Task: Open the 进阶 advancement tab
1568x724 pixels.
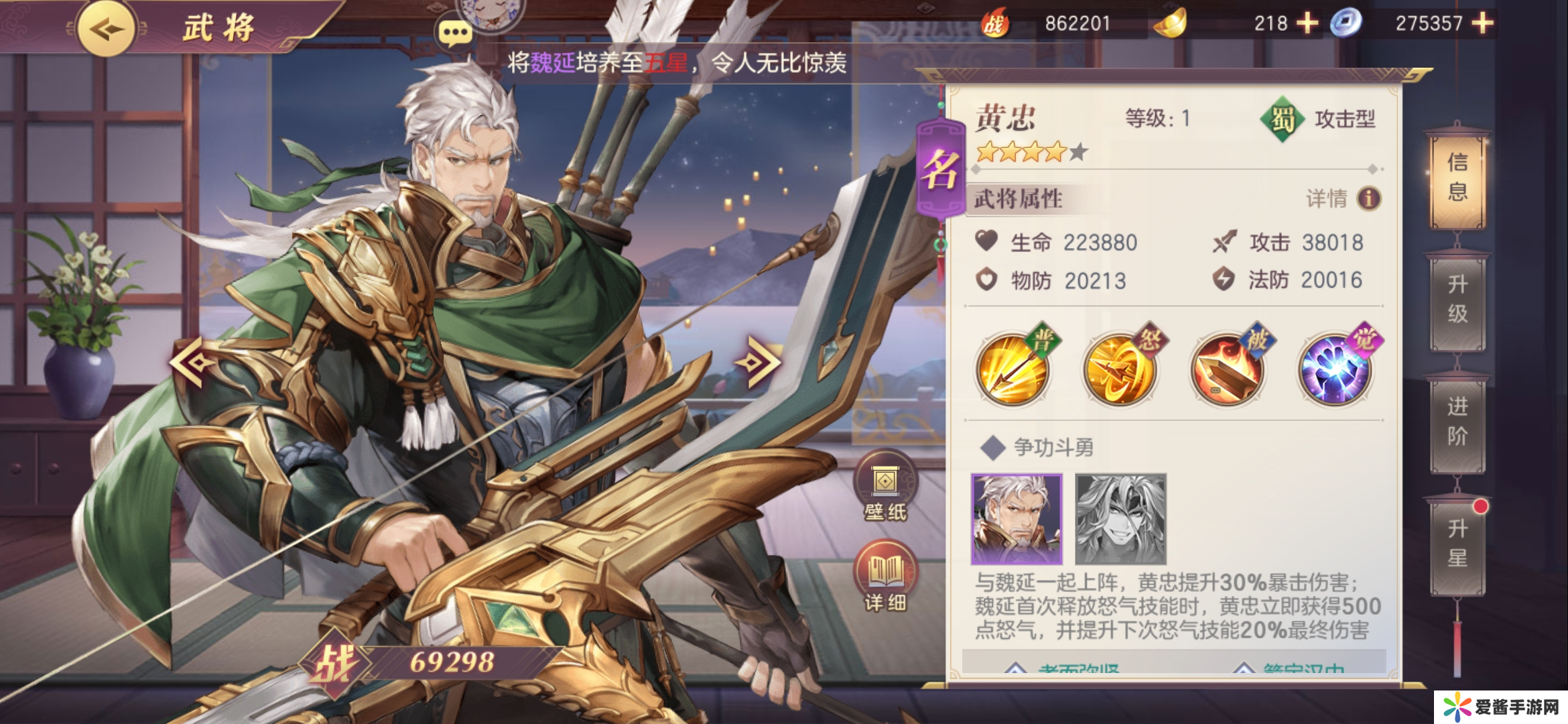Action: pos(1457,421)
